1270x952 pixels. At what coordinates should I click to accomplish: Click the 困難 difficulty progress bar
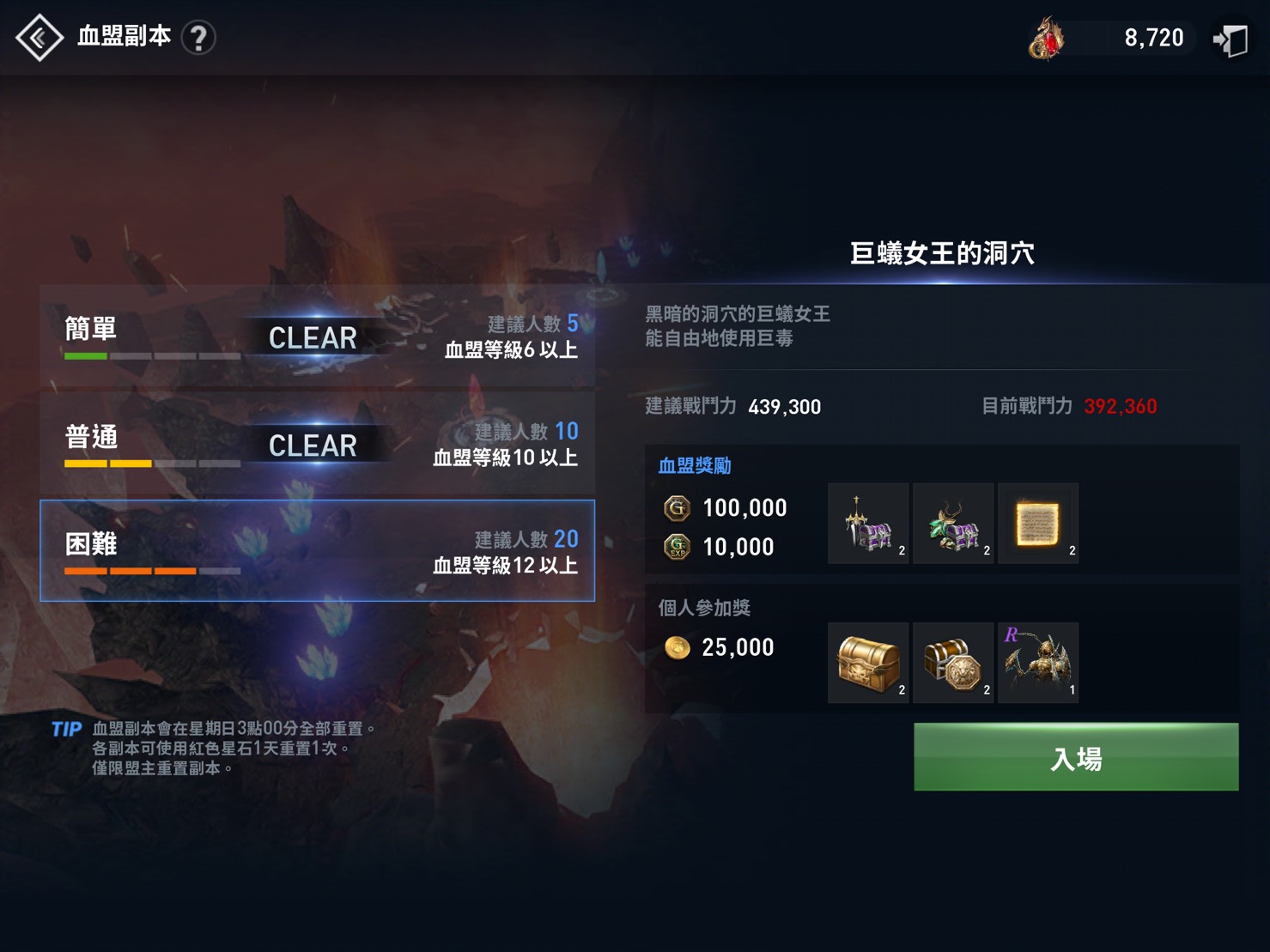(x=150, y=569)
